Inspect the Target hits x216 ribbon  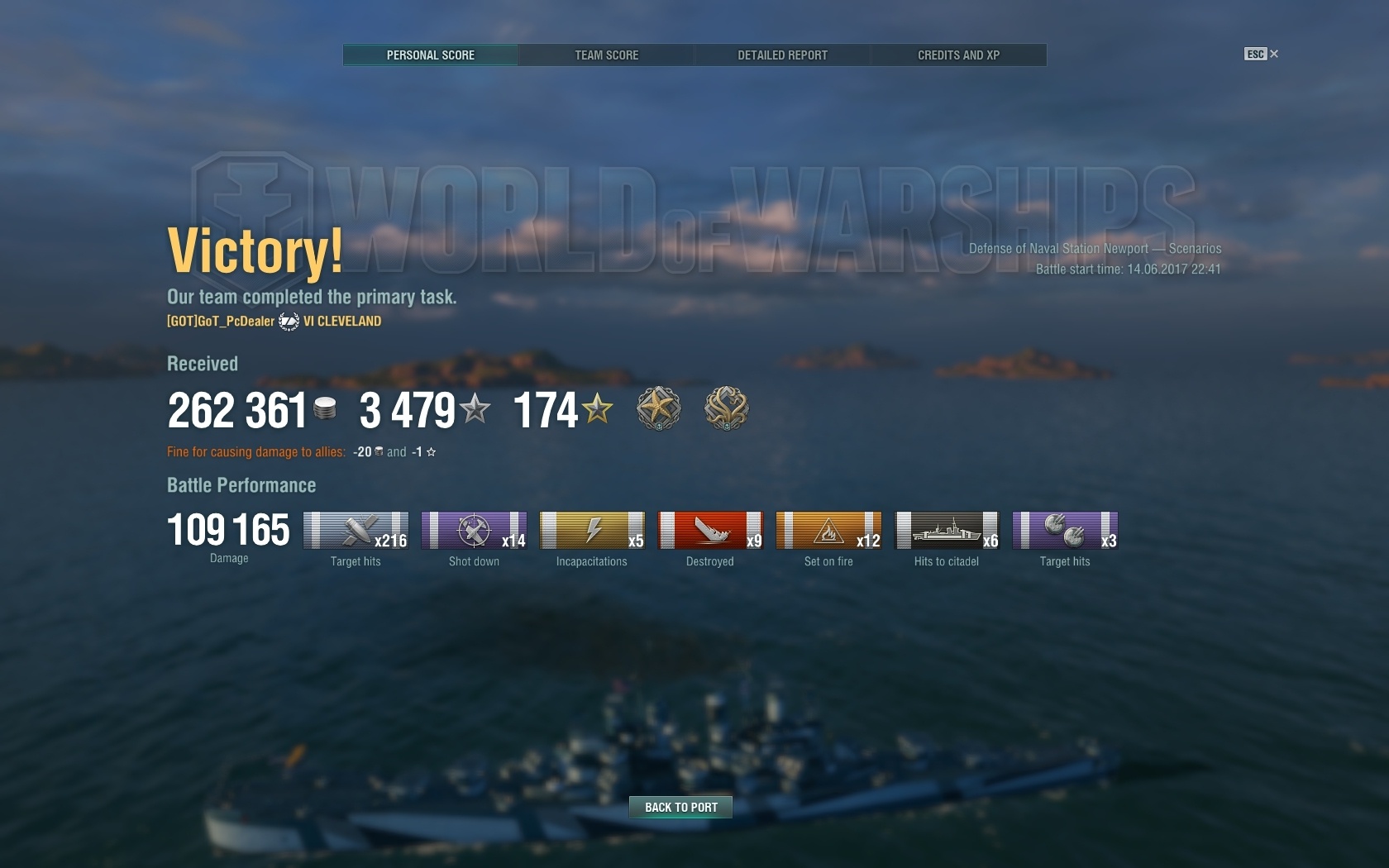tap(356, 531)
